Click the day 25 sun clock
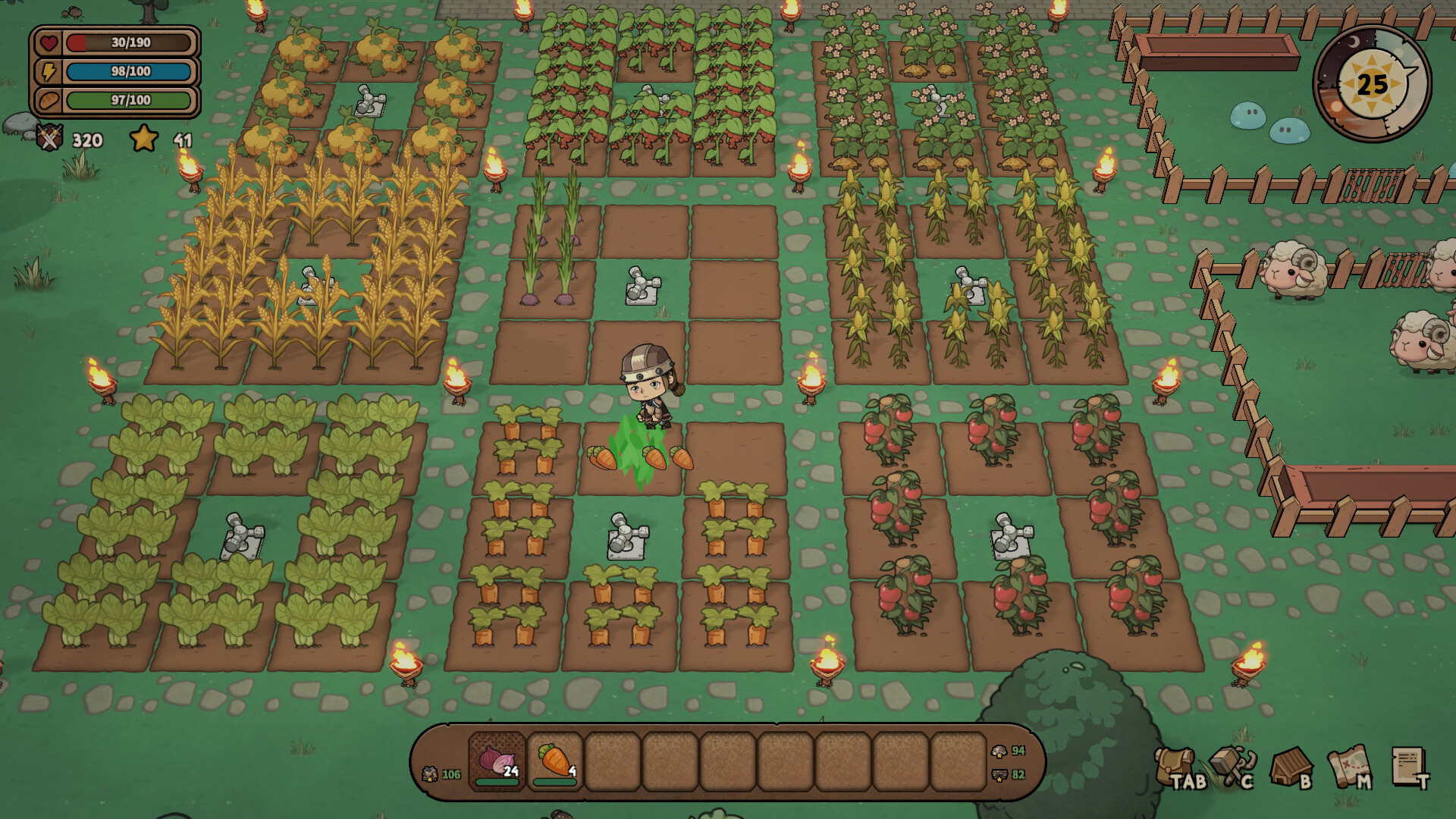Image resolution: width=1456 pixels, height=819 pixels. click(1372, 83)
